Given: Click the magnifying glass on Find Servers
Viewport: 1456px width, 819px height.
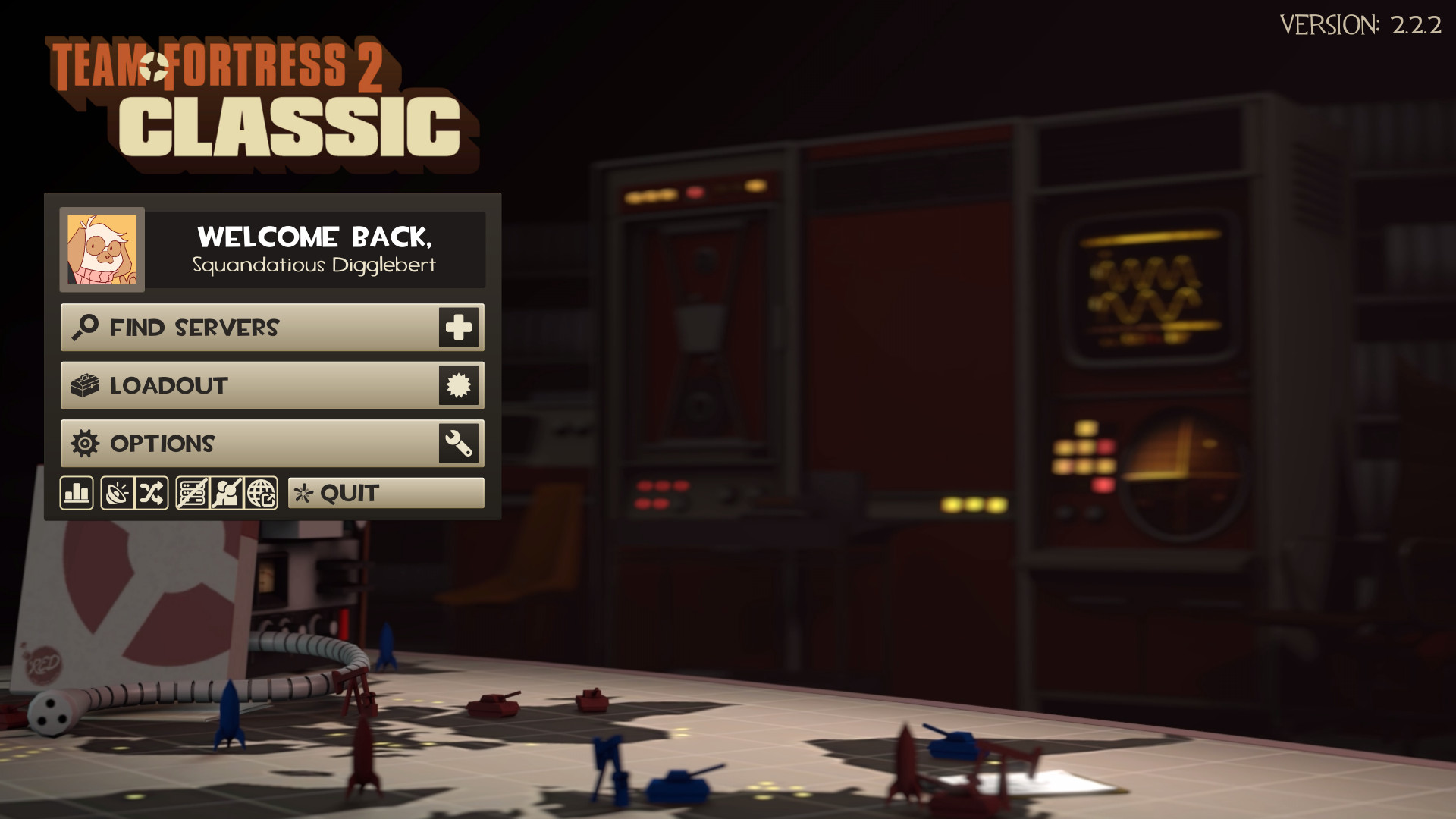Looking at the screenshot, I should click(x=84, y=328).
